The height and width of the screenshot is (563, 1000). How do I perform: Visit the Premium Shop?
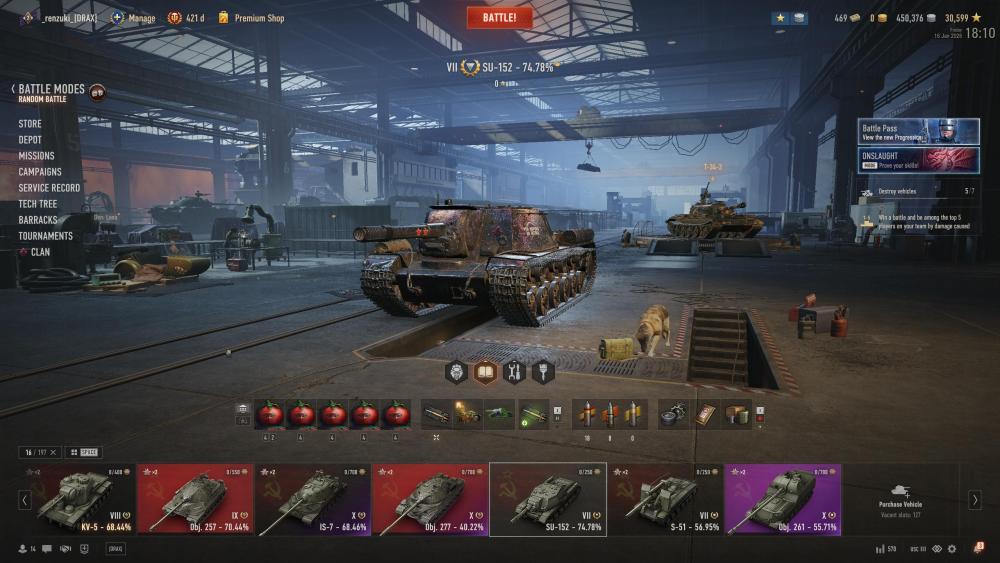click(259, 18)
